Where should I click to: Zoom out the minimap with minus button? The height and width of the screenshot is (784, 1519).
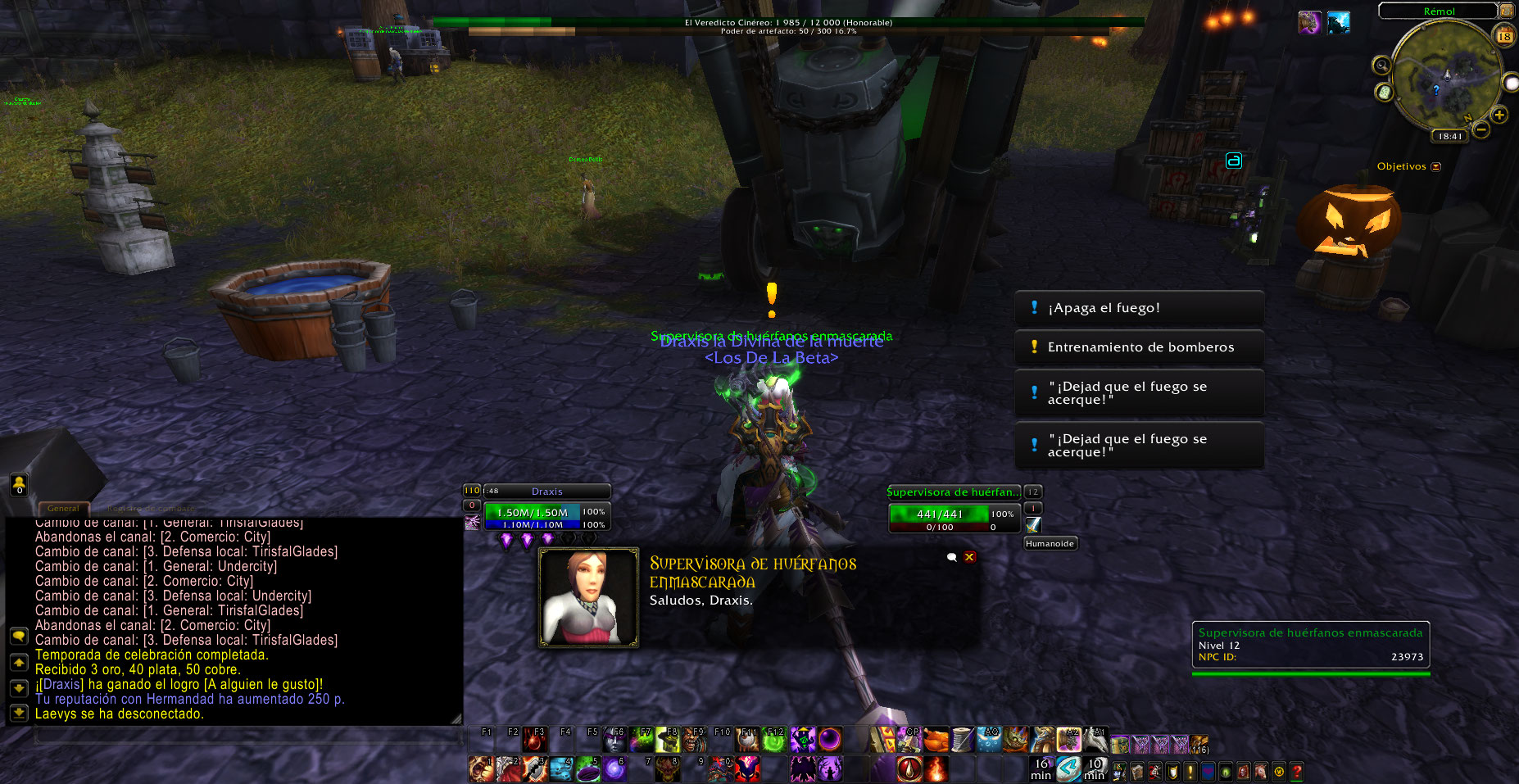click(1481, 129)
